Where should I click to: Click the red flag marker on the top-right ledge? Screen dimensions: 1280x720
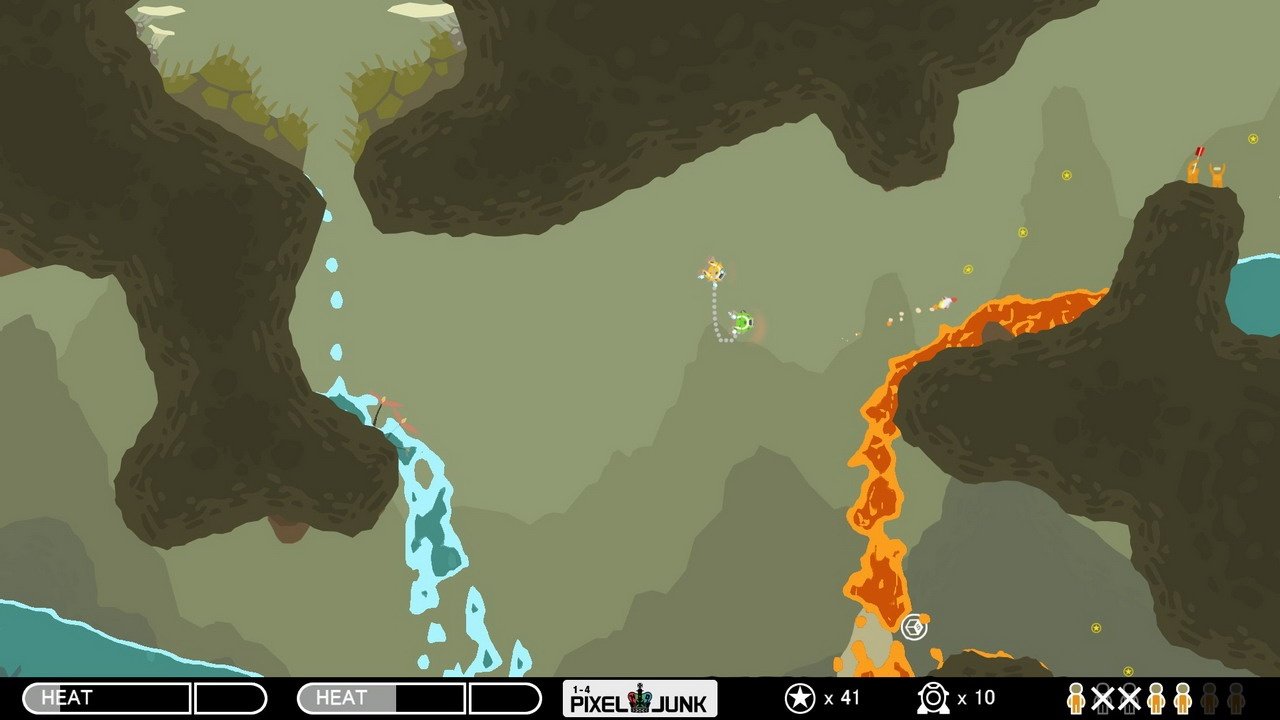click(x=1199, y=152)
